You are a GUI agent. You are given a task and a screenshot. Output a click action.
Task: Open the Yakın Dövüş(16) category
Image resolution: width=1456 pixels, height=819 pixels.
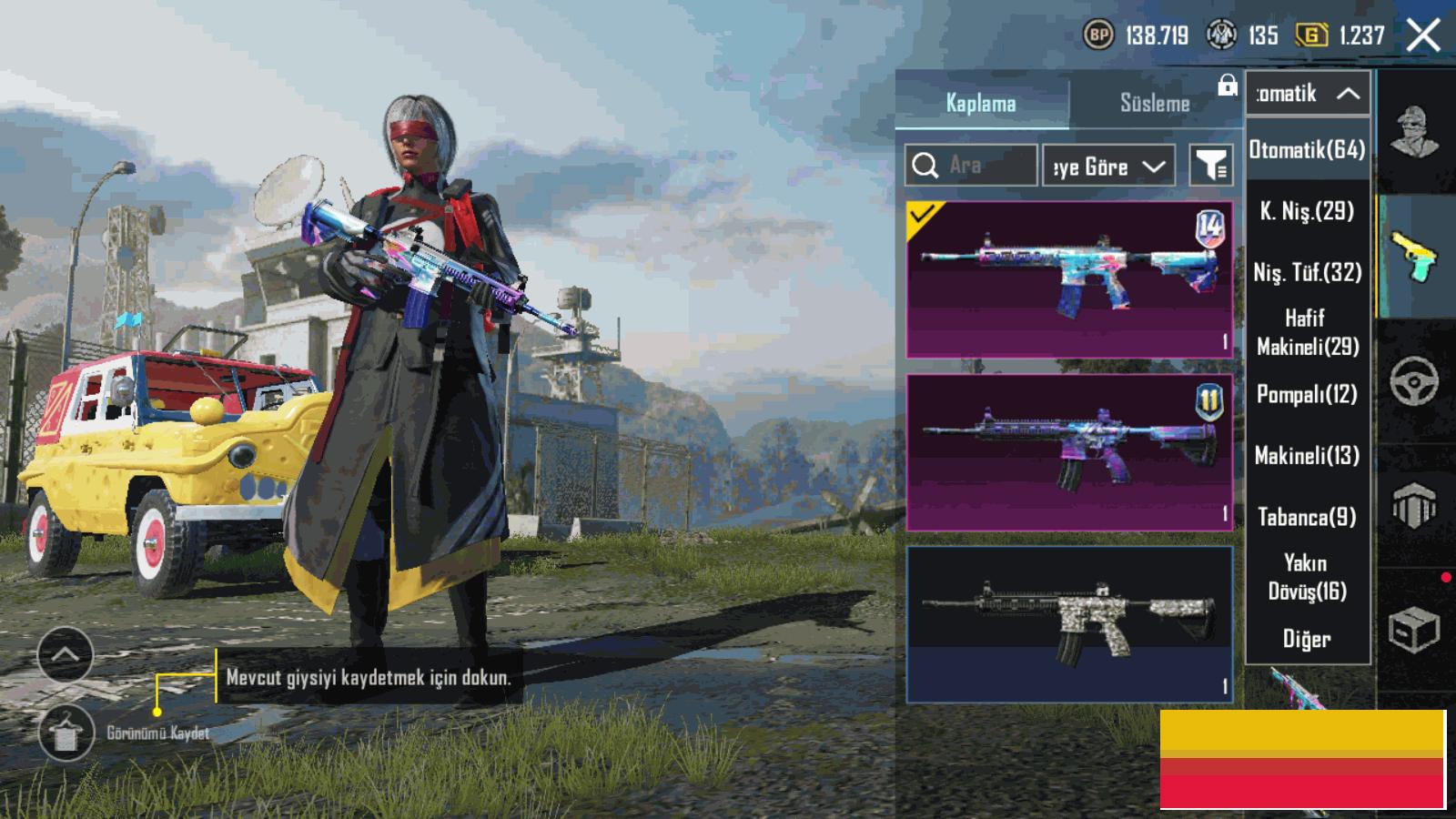(1308, 577)
